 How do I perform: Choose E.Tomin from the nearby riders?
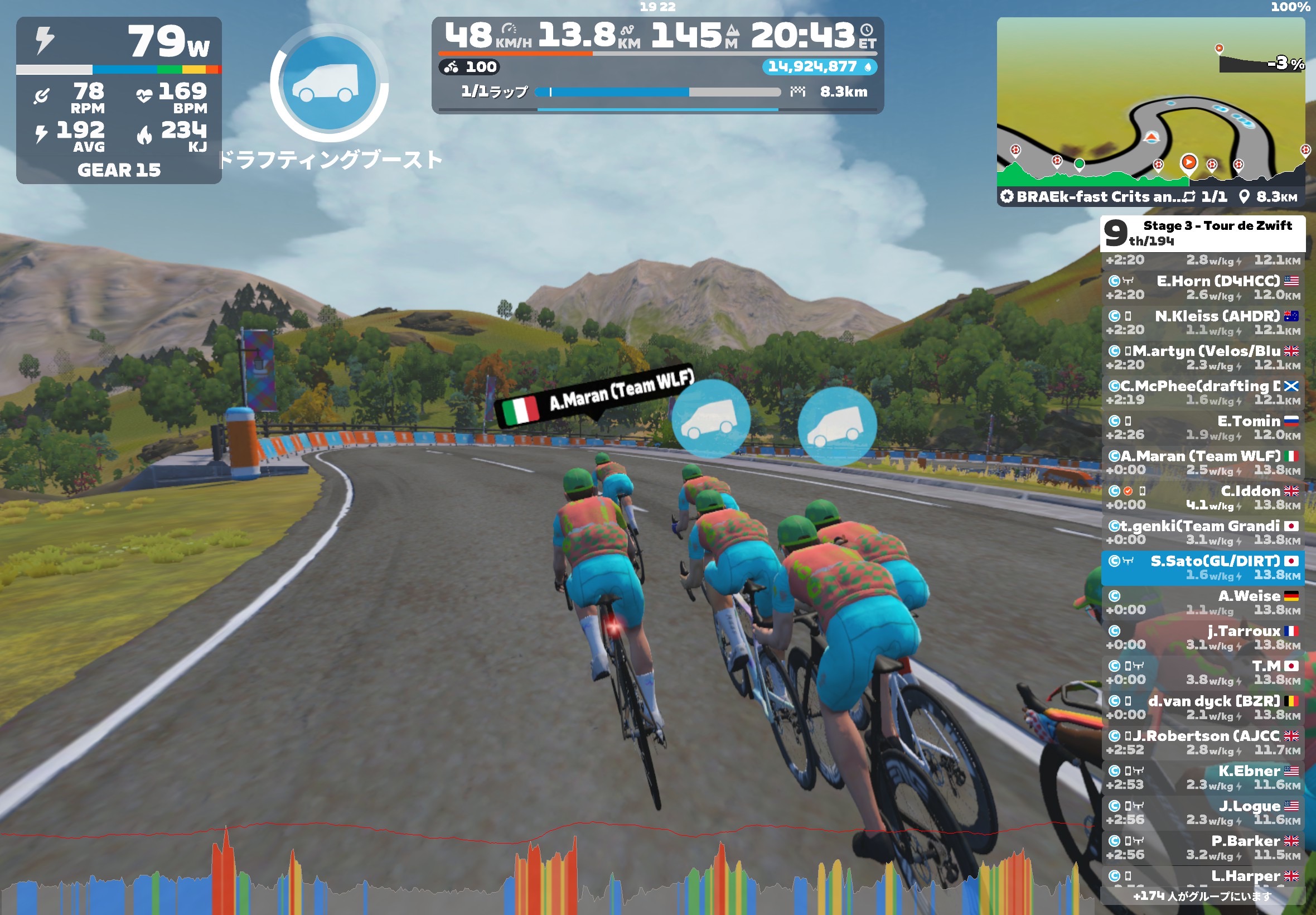point(1202,428)
